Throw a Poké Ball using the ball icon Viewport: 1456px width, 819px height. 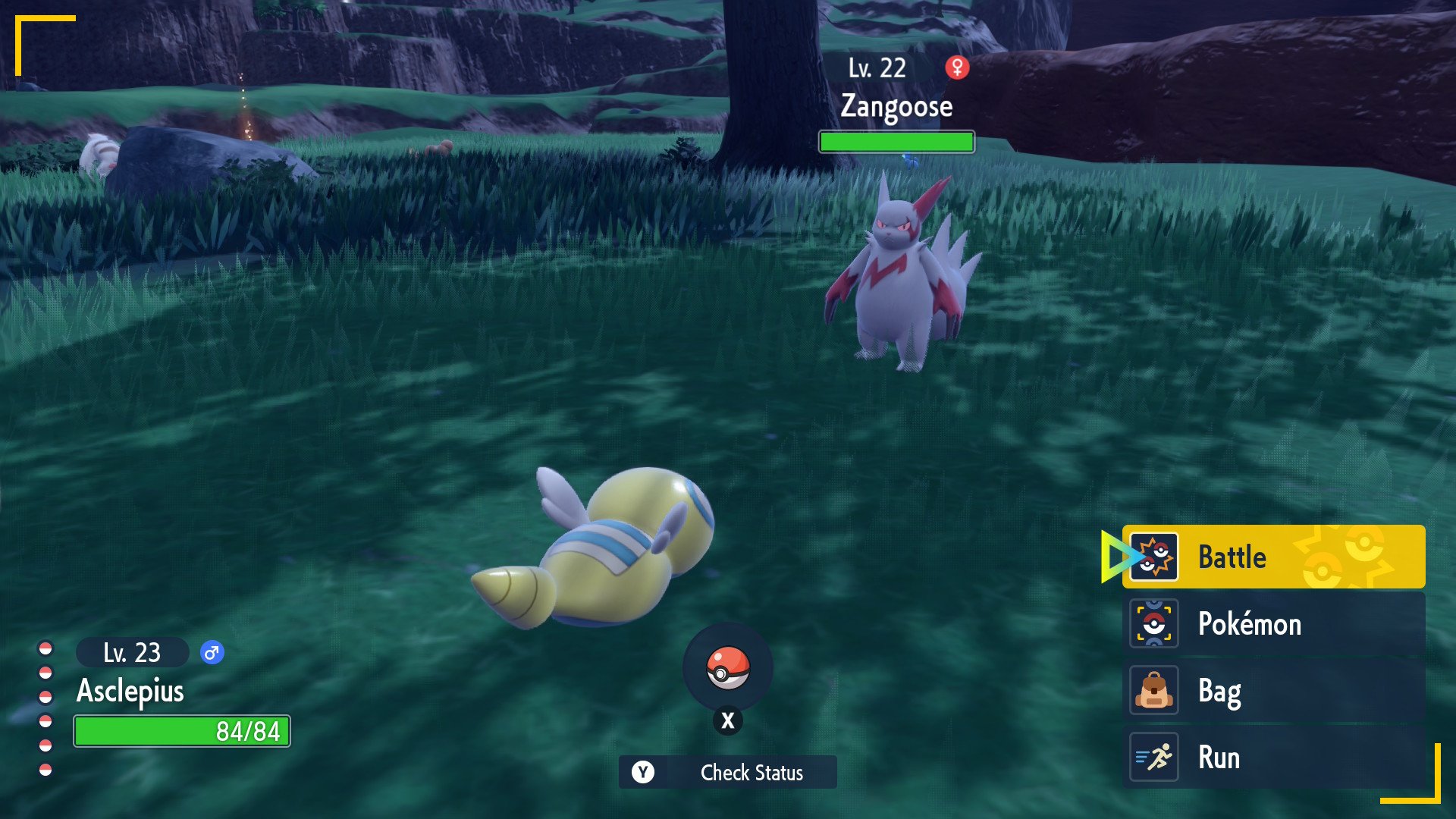click(x=728, y=667)
